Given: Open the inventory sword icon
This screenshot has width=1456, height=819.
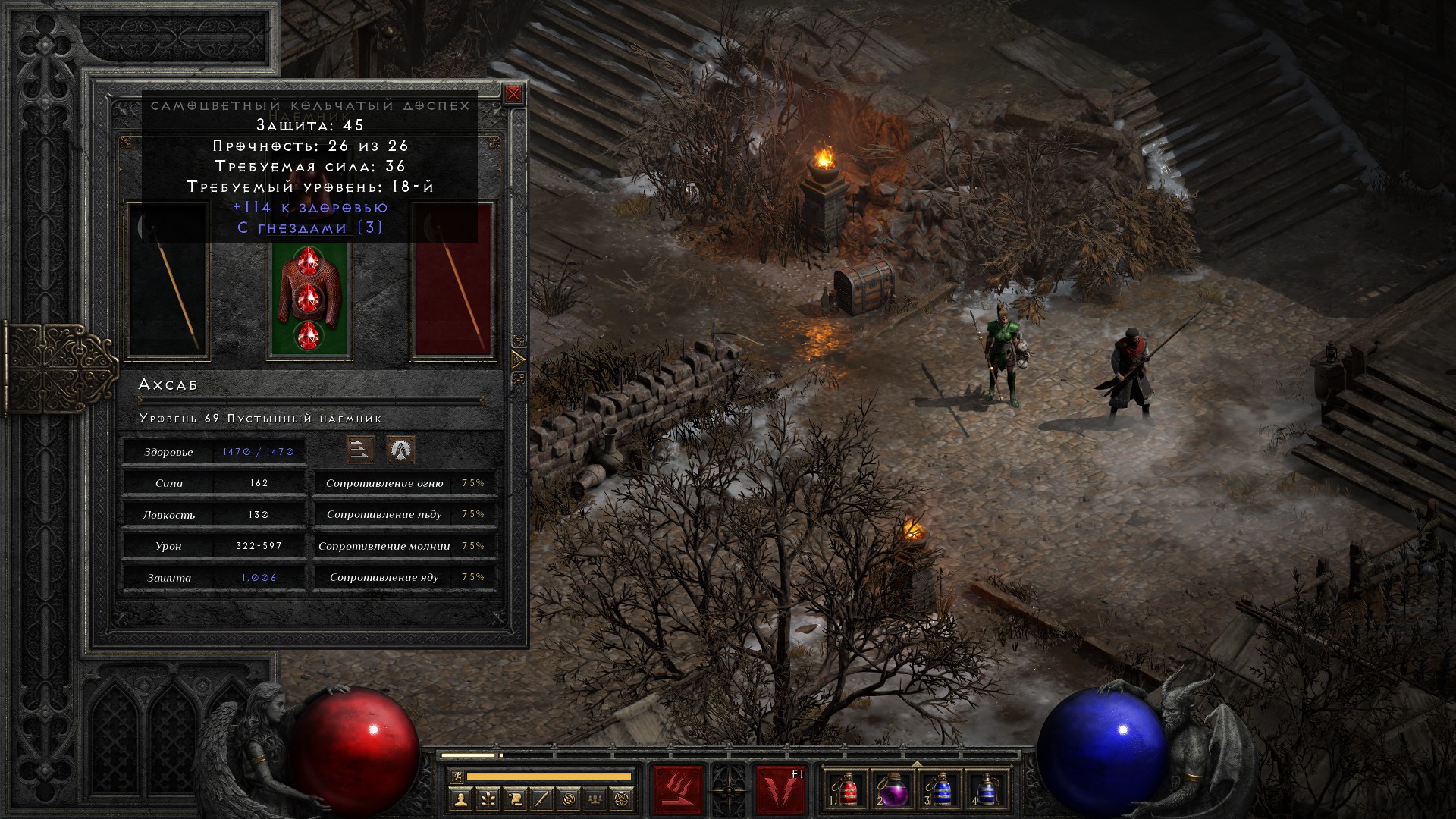Looking at the screenshot, I should (x=541, y=799).
